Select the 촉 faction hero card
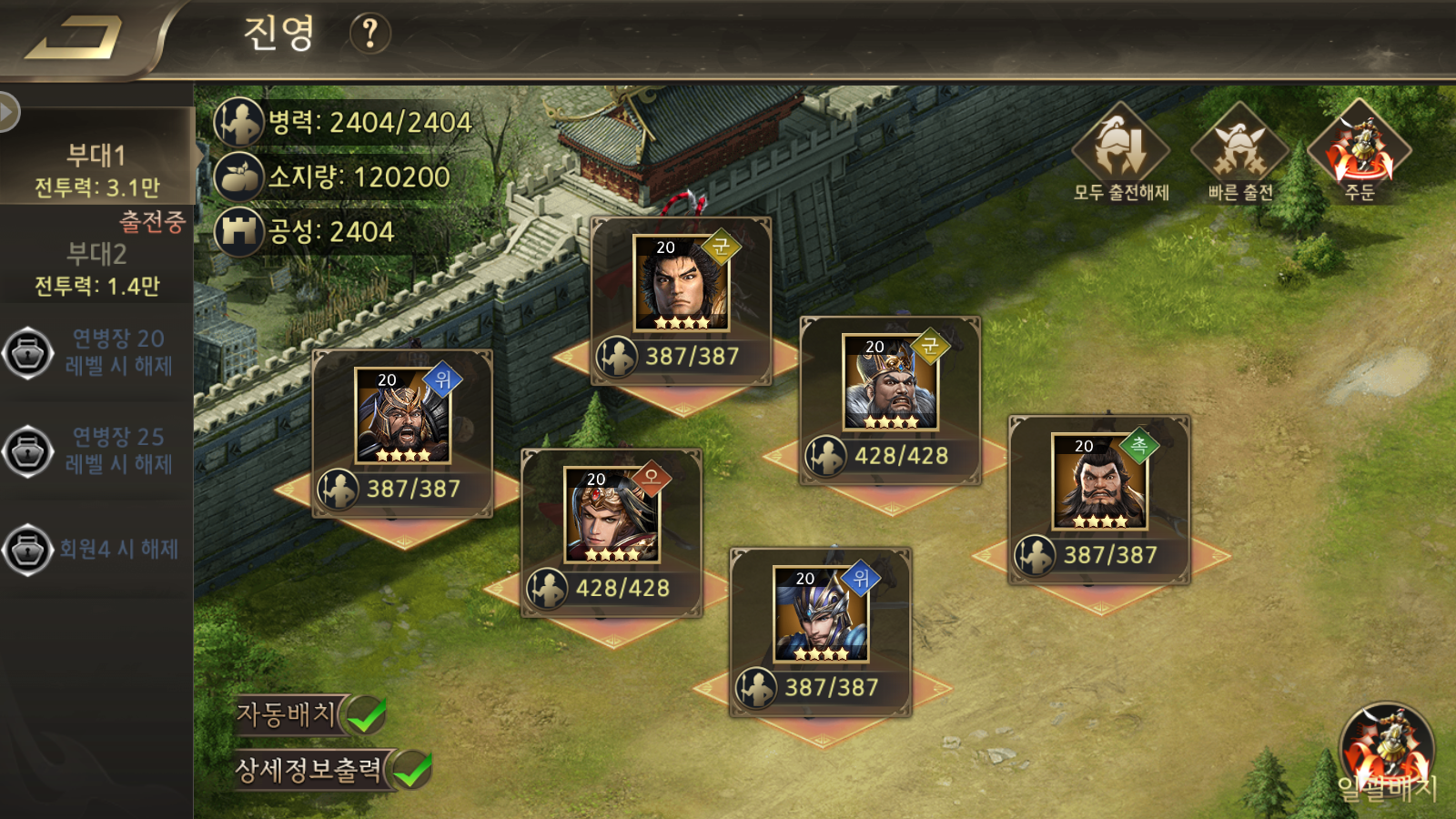The width and height of the screenshot is (1456, 819). coord(1099,482)
